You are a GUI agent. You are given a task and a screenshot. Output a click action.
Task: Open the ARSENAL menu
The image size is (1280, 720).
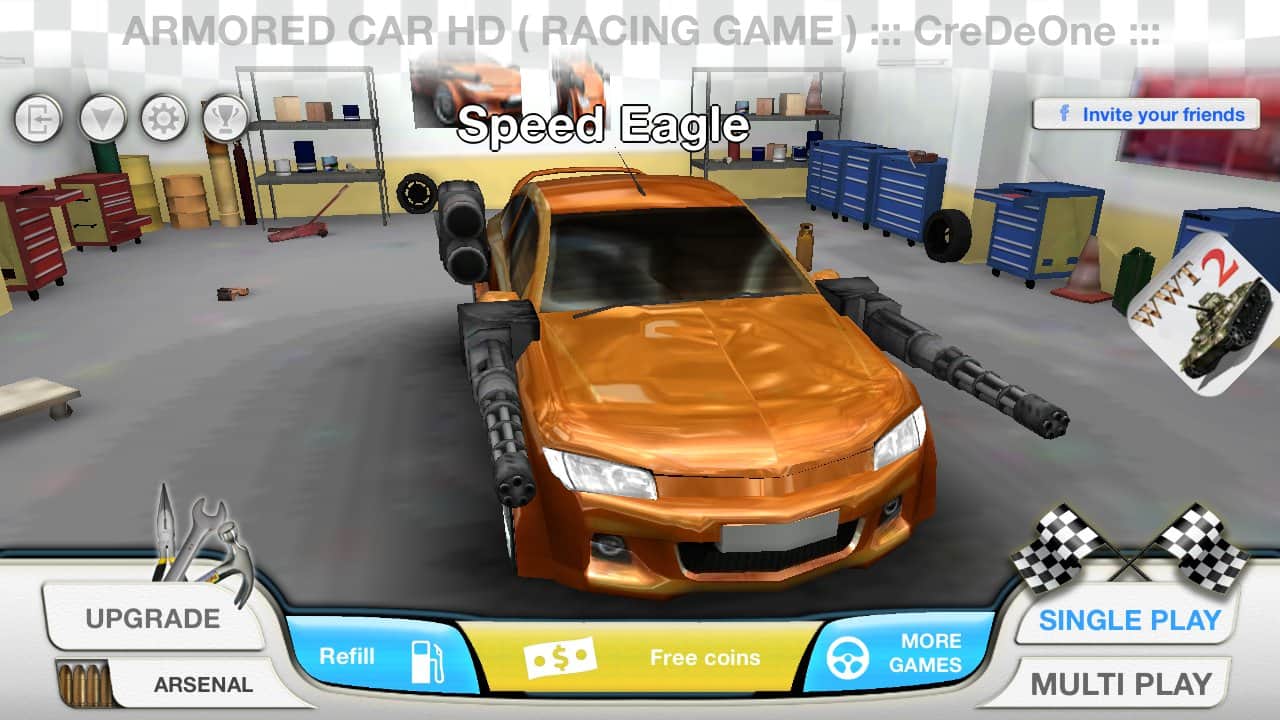203,684
